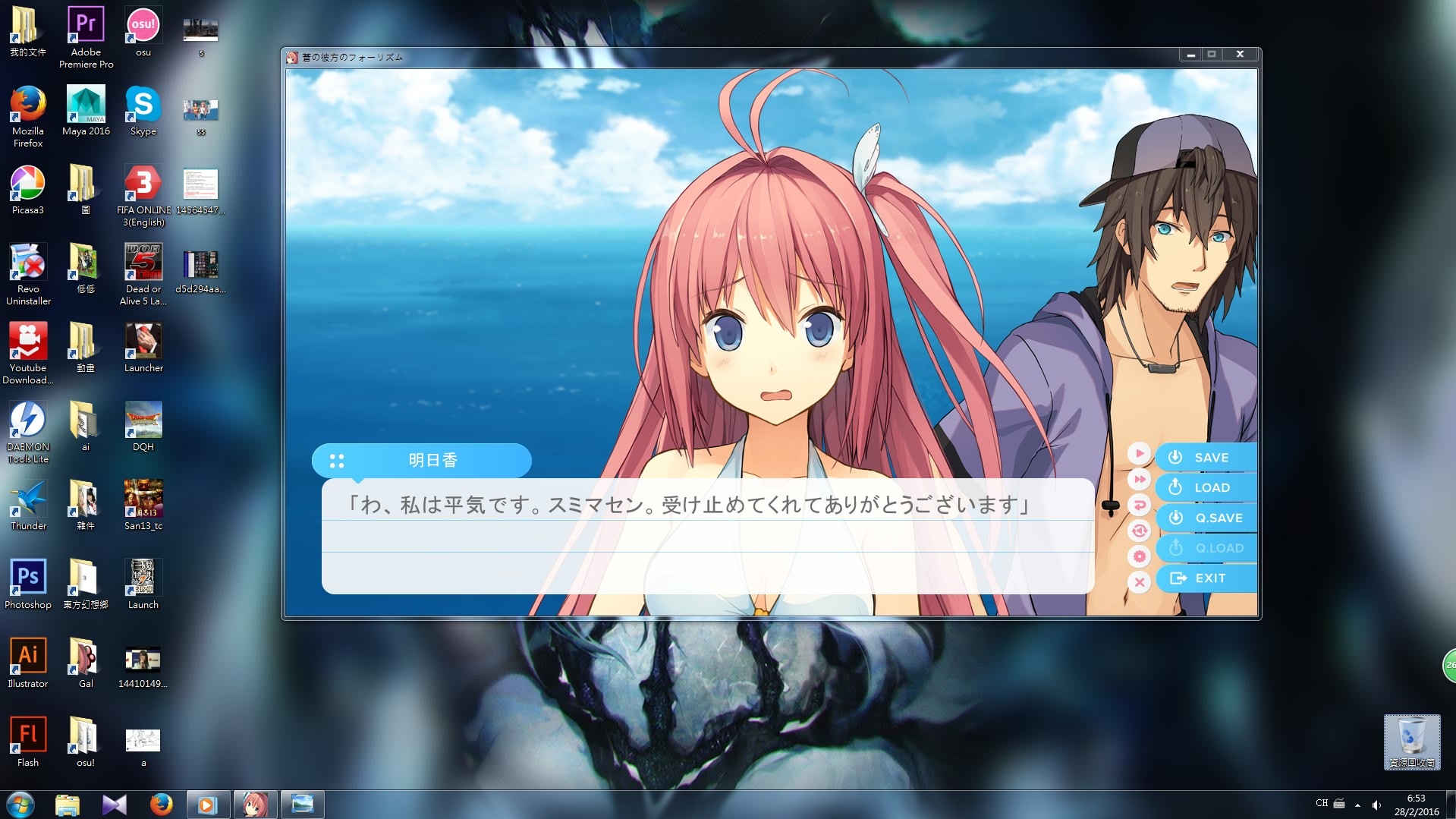
Task: Open the SAVE menu
Action: (1206, 458)
